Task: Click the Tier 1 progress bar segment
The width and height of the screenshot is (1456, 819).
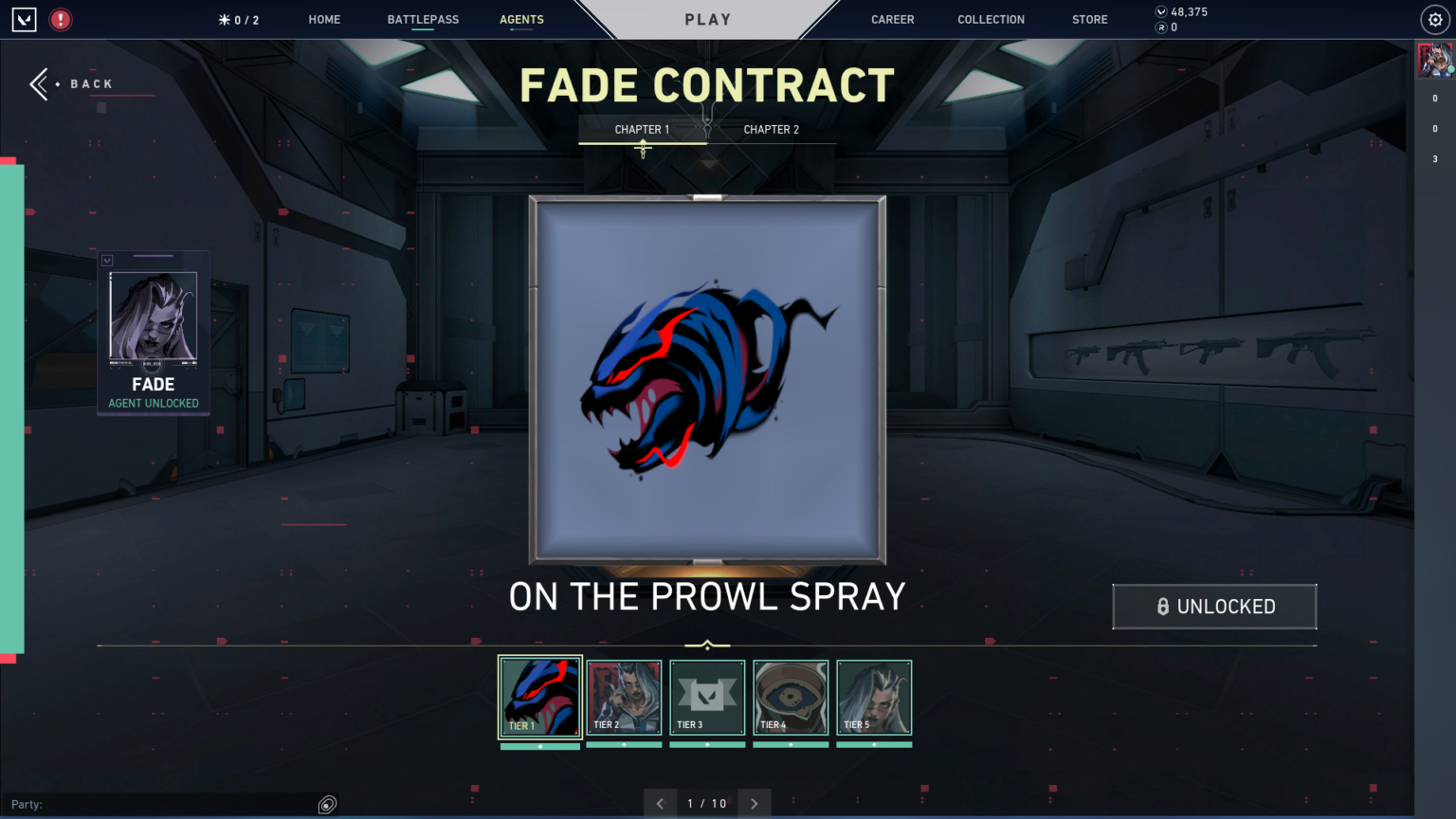Action: (539, 745)
